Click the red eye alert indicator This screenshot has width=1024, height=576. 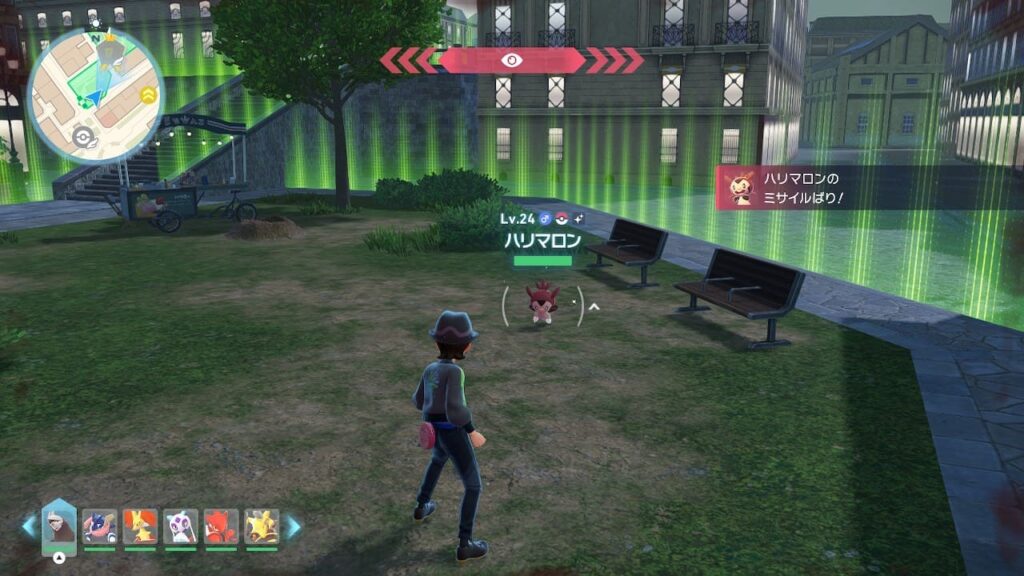click(x=512, y=60)
